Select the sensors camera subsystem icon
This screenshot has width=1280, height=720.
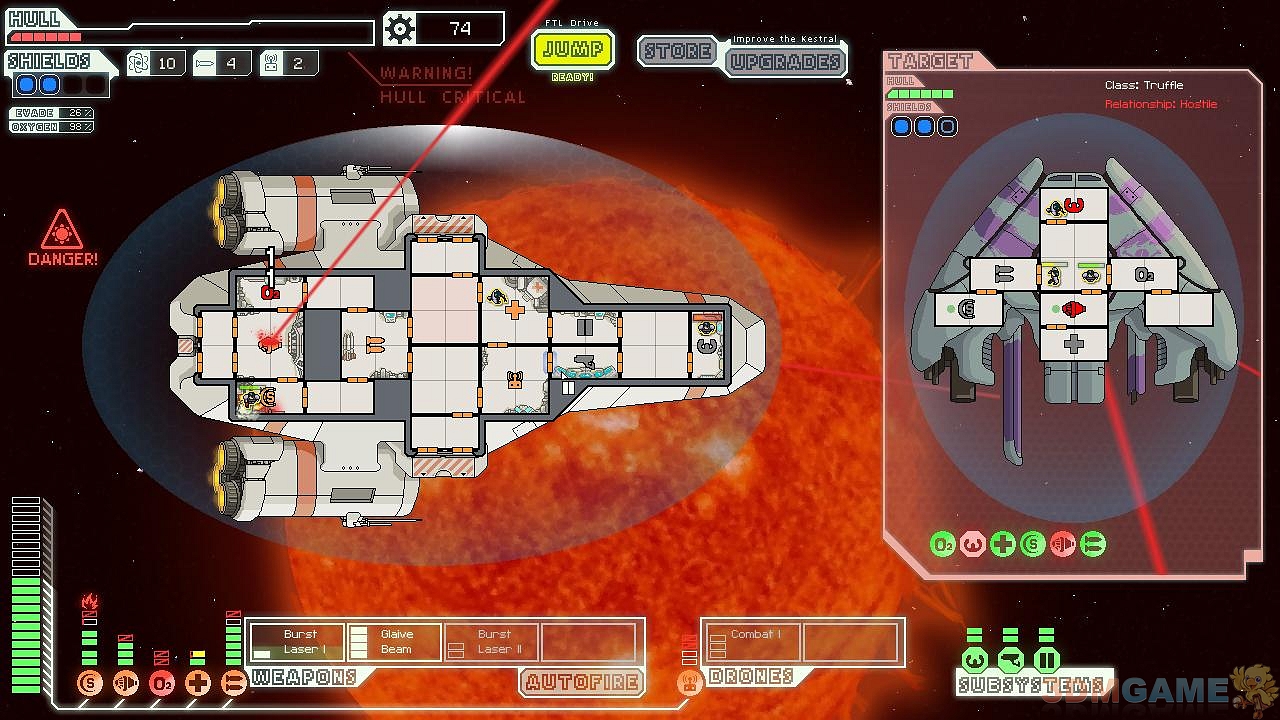pos(1011,660)
